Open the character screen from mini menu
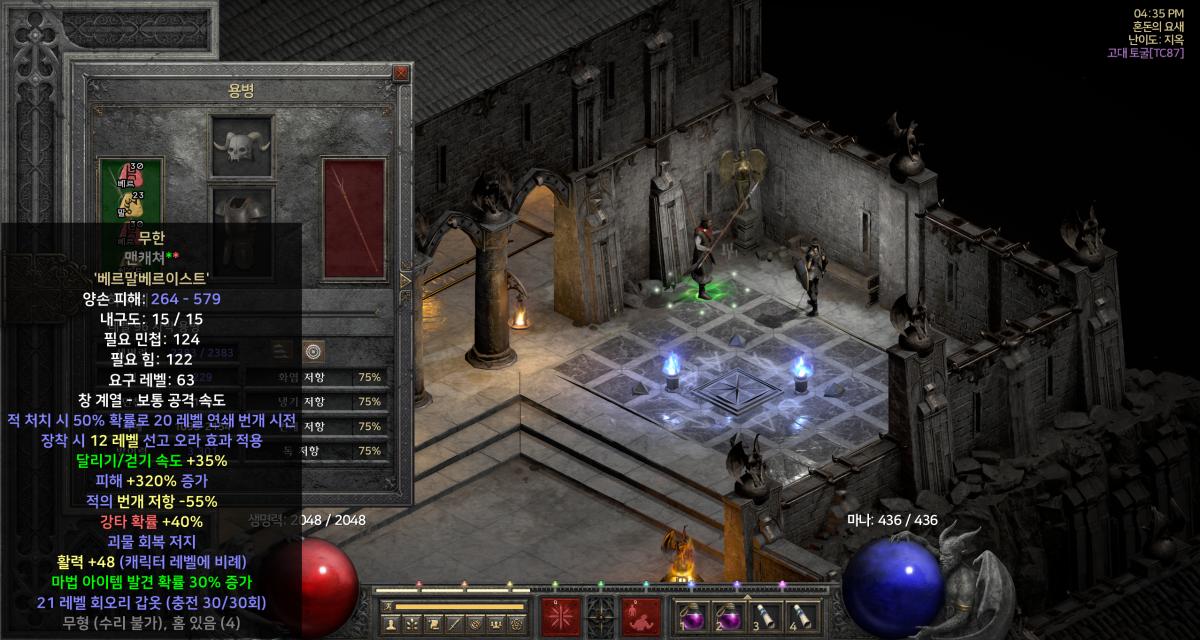 click(390, 624)
